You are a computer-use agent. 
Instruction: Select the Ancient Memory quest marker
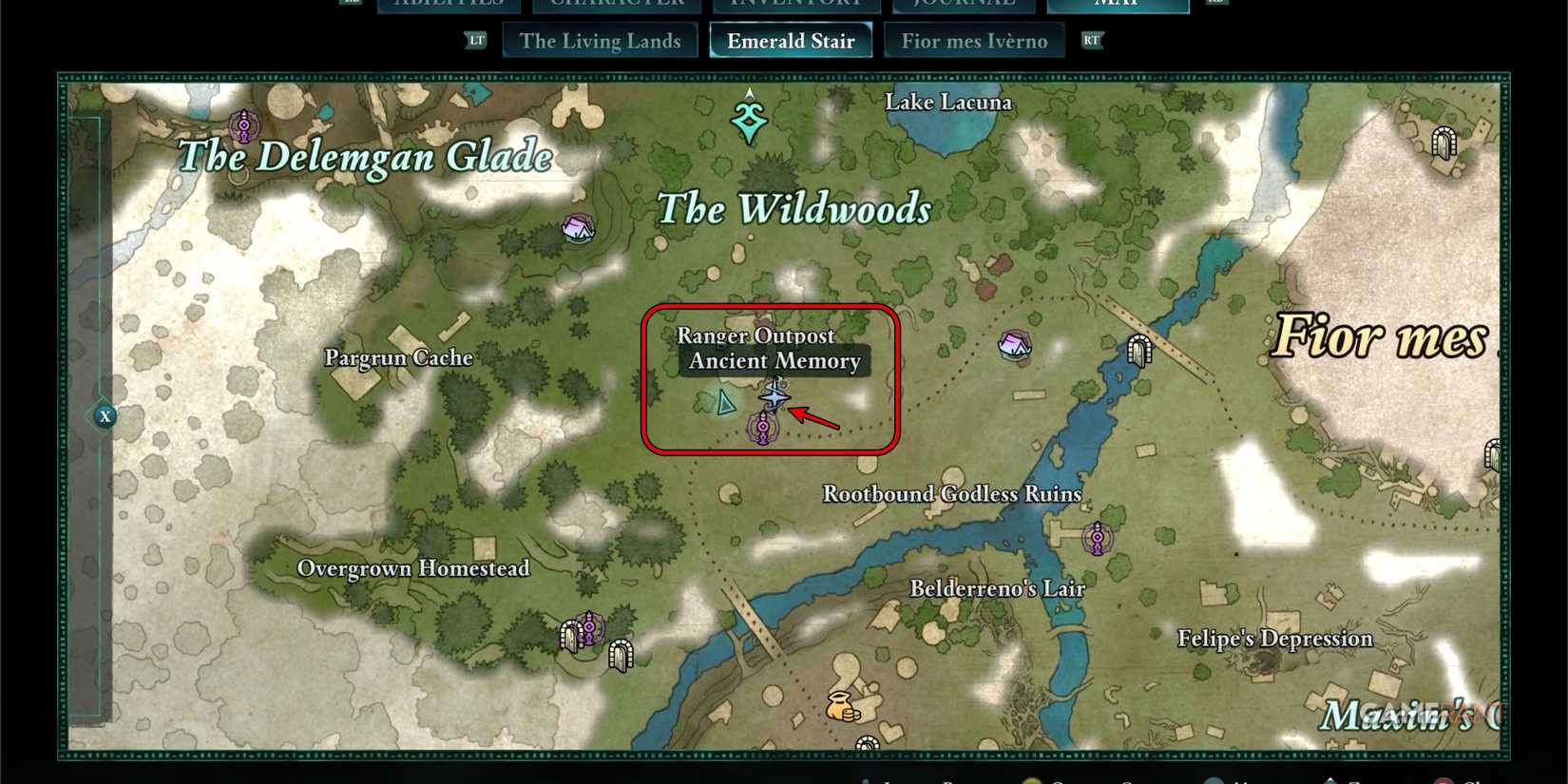[x=777, y=397]
